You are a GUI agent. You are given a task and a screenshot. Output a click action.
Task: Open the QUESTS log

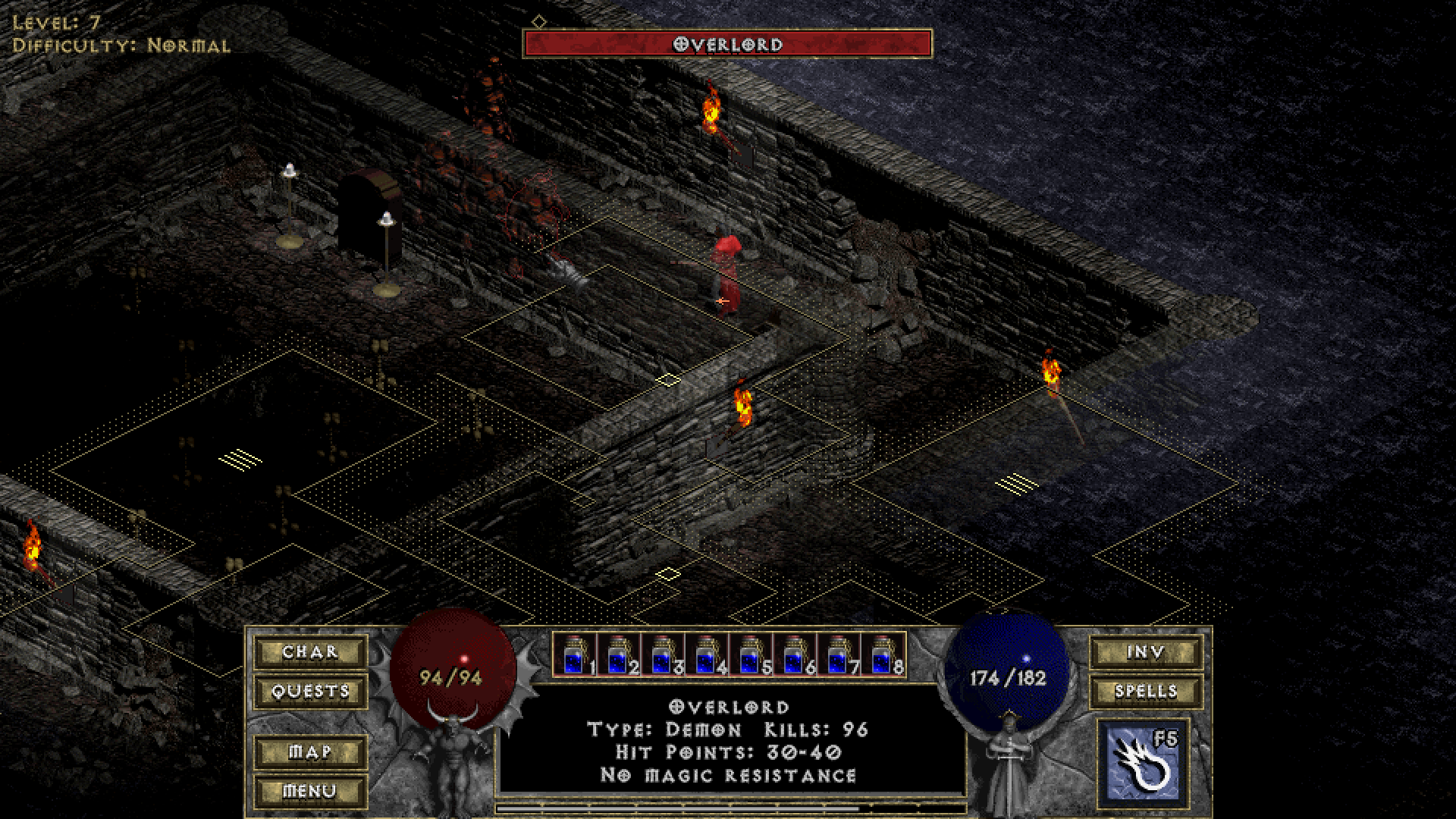coord(309,692)
